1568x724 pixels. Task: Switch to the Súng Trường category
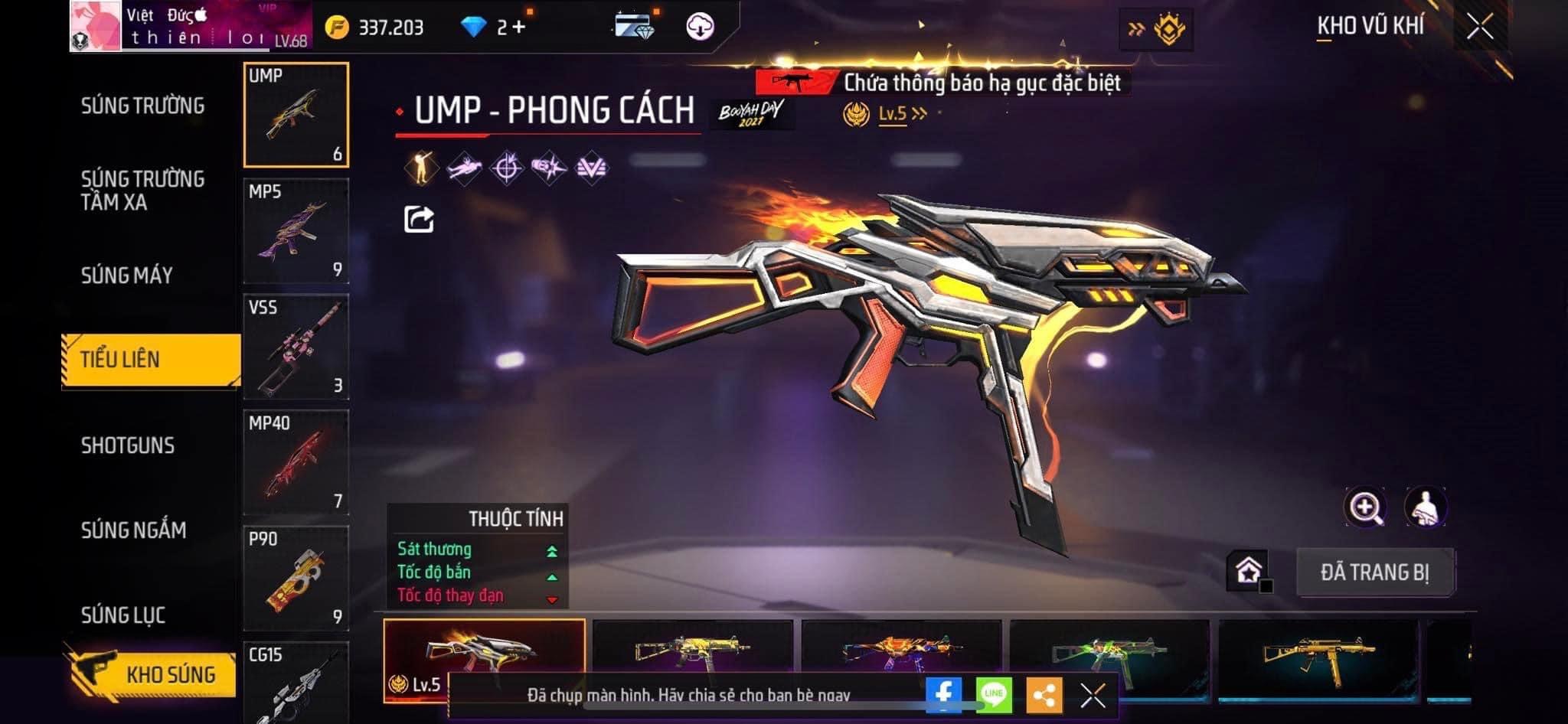142,106
